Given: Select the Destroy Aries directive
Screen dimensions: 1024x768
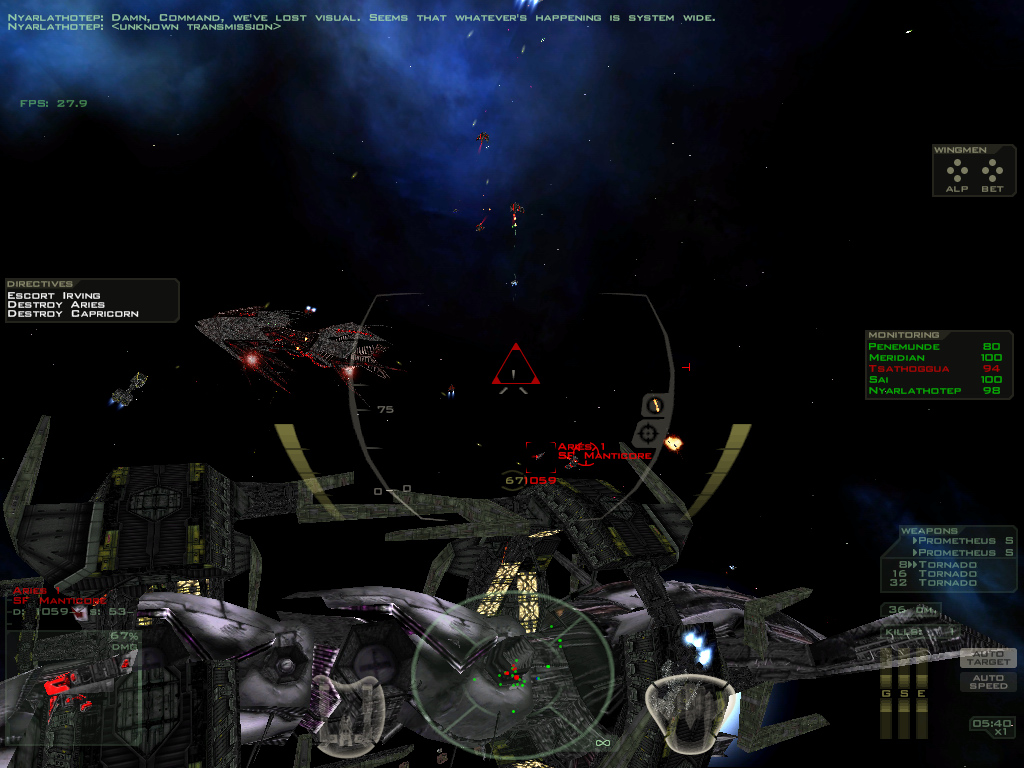Looking at the screenshot, I should click(56, 305).
